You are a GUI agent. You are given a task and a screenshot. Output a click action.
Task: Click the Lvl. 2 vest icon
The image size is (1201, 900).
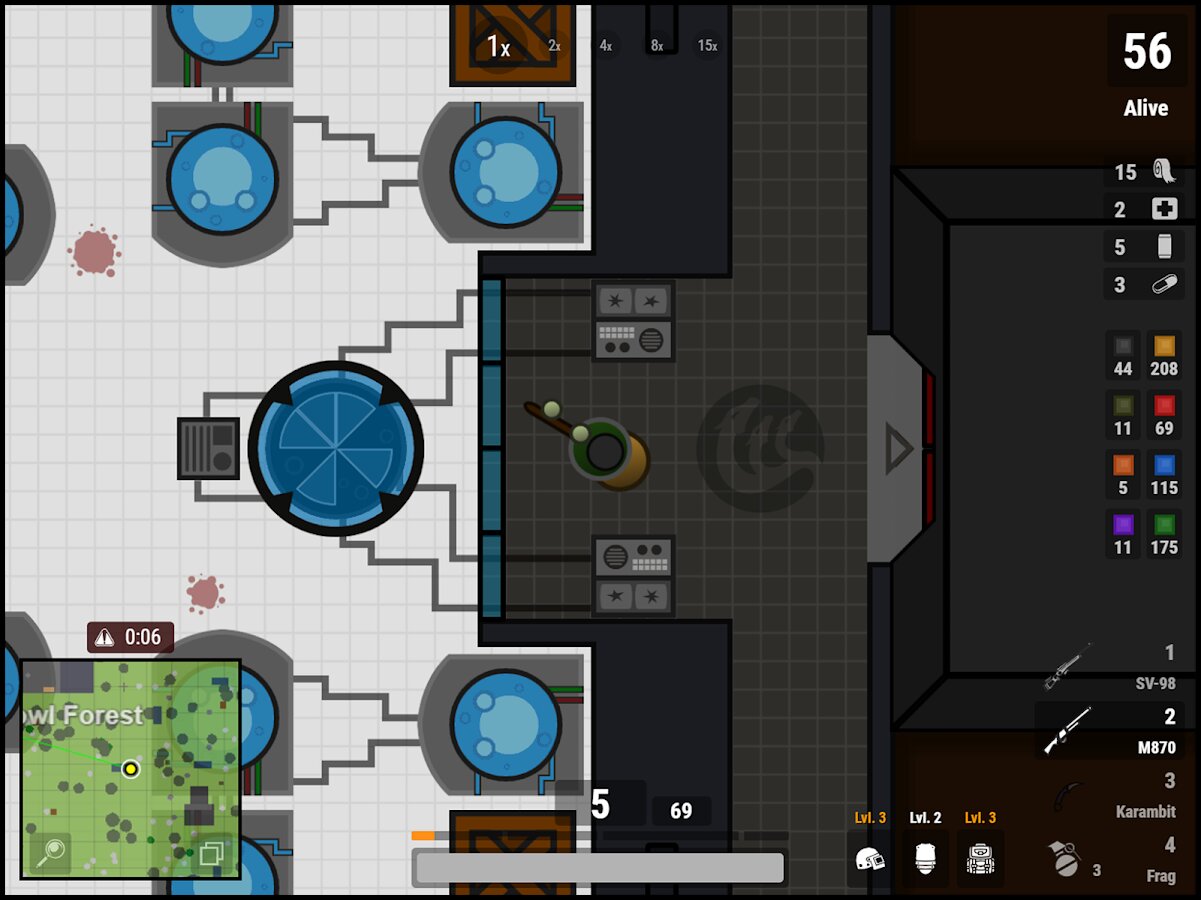point(925,858)
